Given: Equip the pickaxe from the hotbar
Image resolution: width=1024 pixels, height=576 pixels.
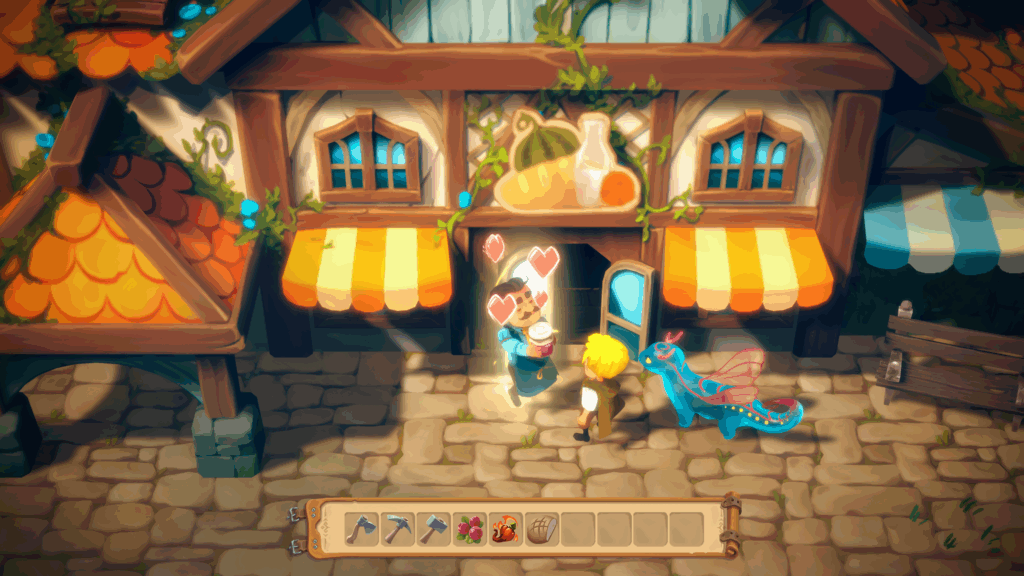Looking at the screenshot, I should [x=398, y=528].
